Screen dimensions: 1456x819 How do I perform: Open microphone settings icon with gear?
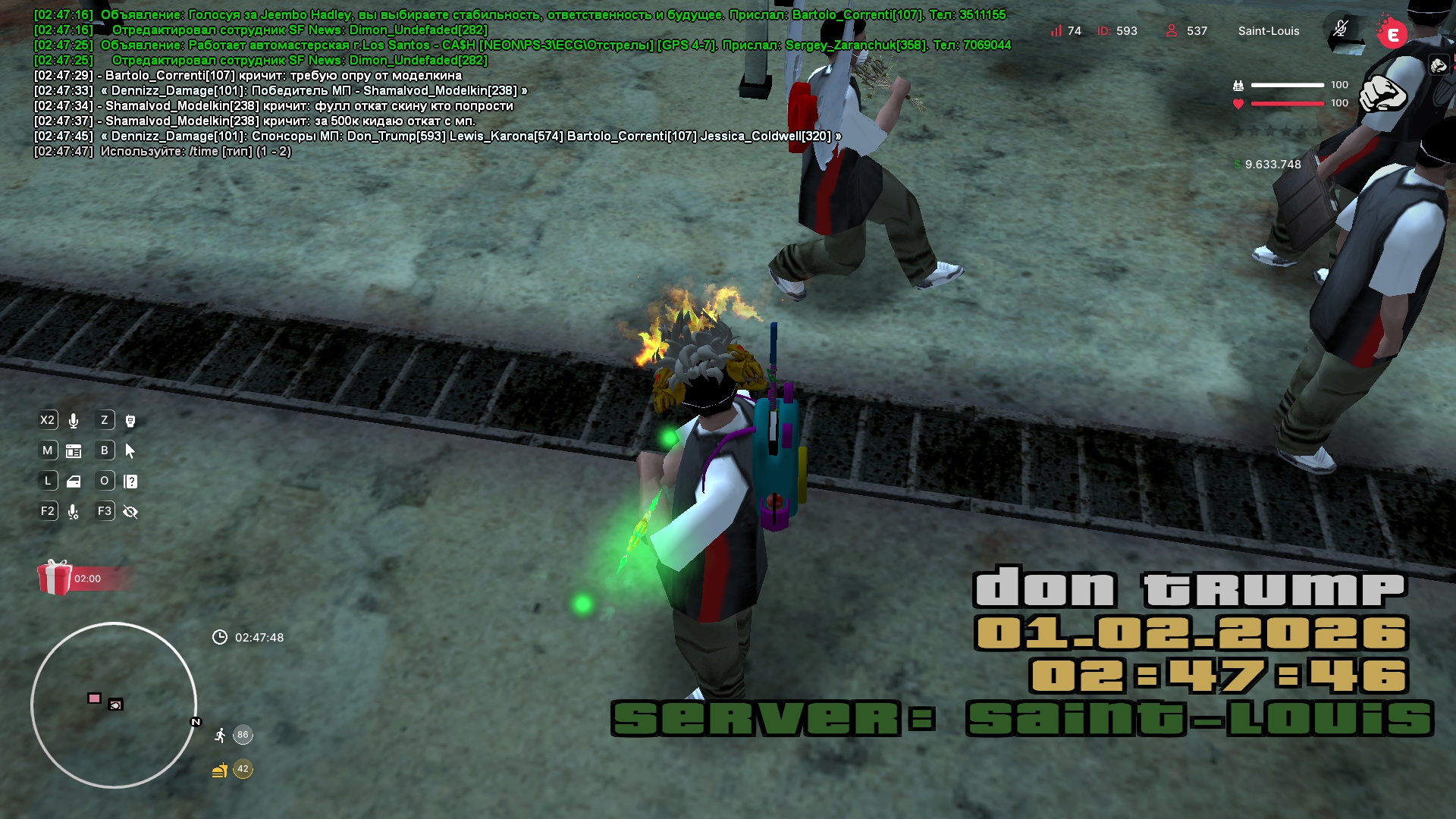[74, 512]
